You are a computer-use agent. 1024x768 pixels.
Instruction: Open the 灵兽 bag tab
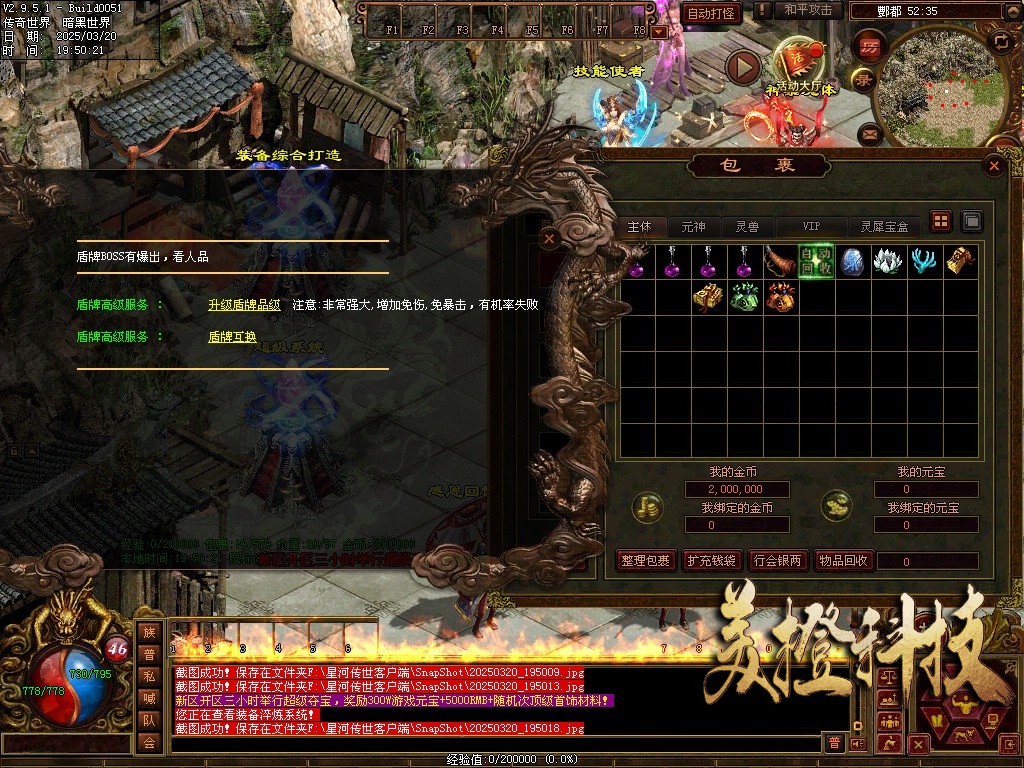[747, 227]
